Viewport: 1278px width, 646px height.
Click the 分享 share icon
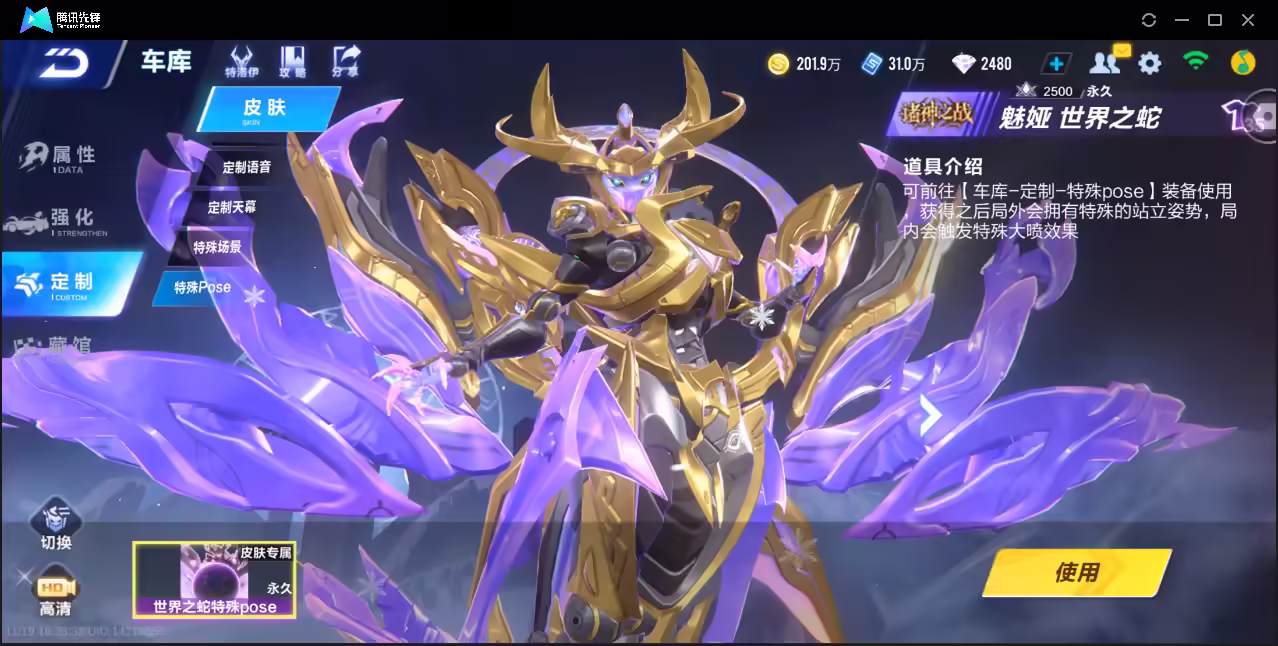pos(346,61)
